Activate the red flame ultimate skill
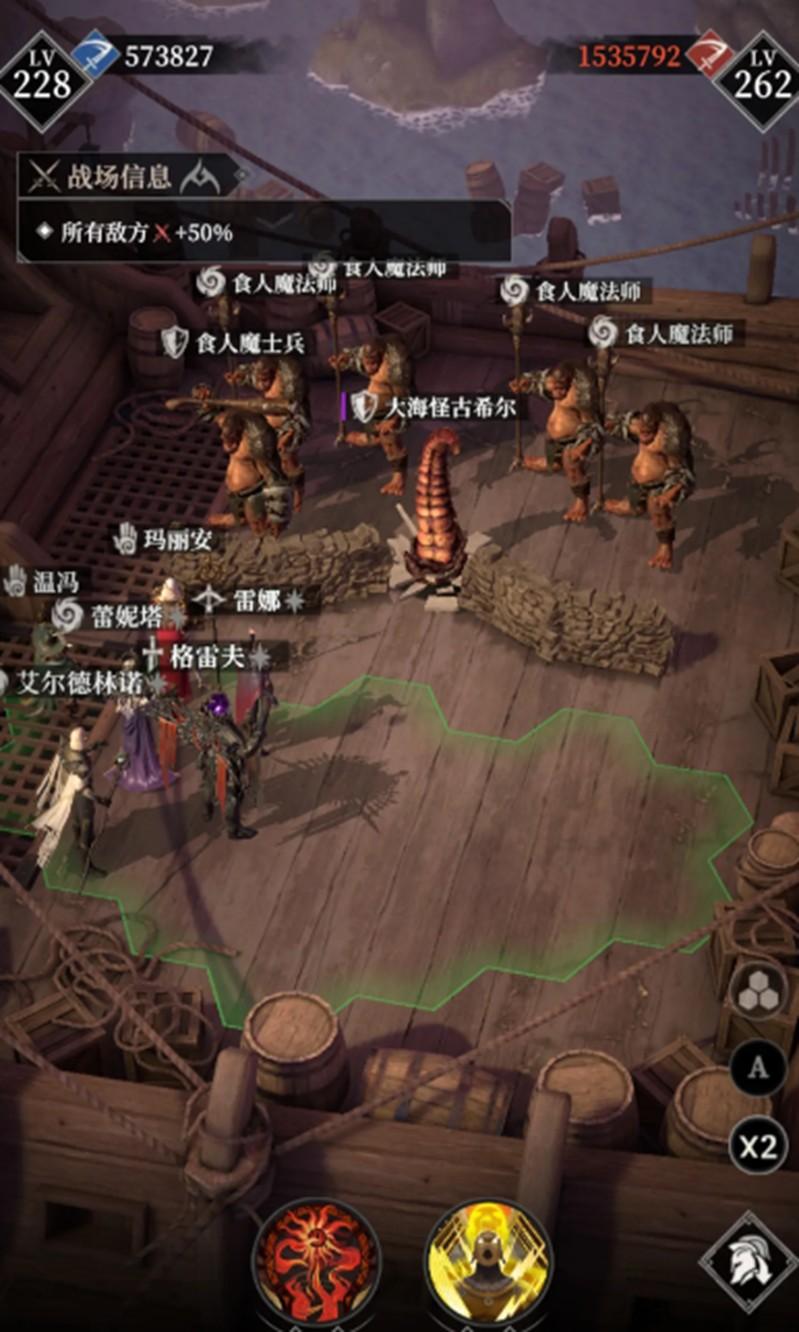 pyautogui.click(x=317, y=1264)
